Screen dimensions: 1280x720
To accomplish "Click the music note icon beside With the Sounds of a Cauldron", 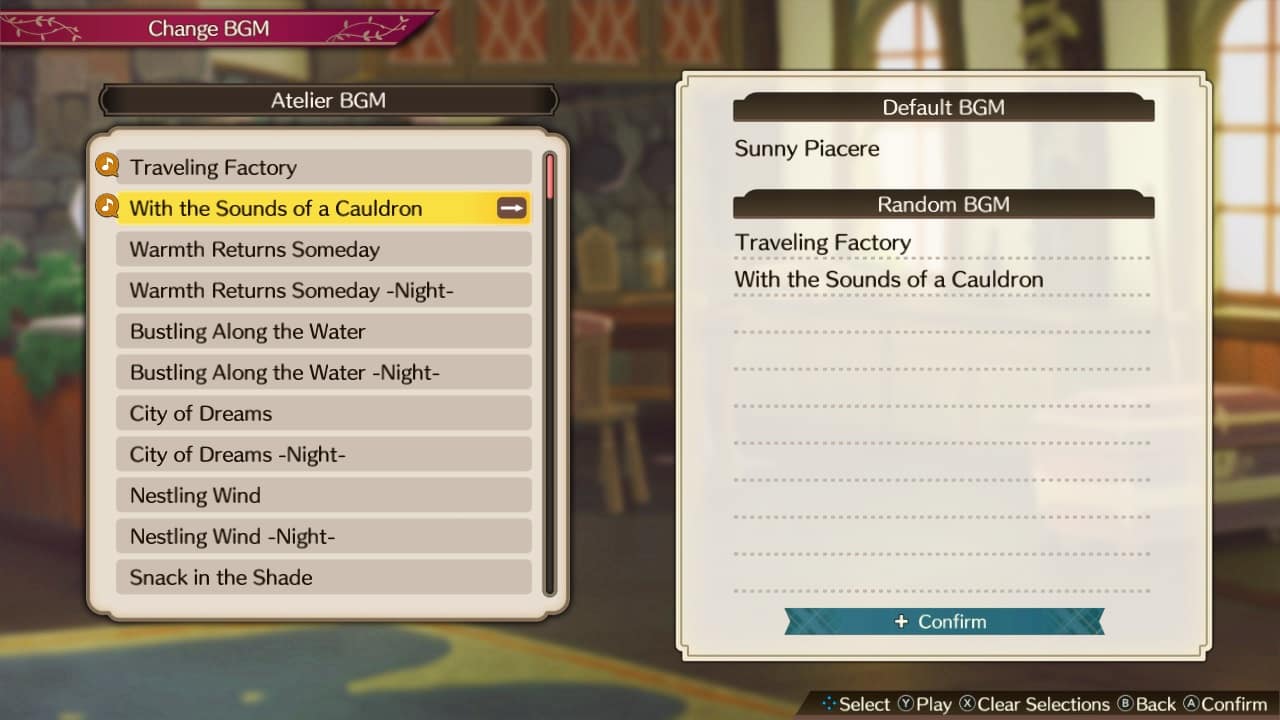I will (x=106, y=207).
